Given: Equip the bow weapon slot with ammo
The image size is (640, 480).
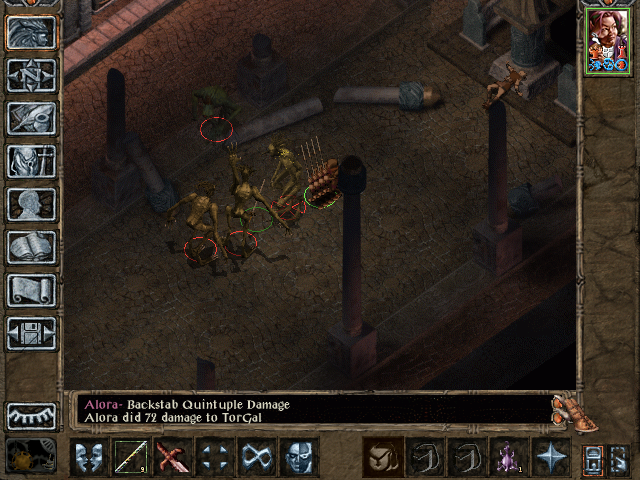Looking at the screenshot, I should 132,457.
